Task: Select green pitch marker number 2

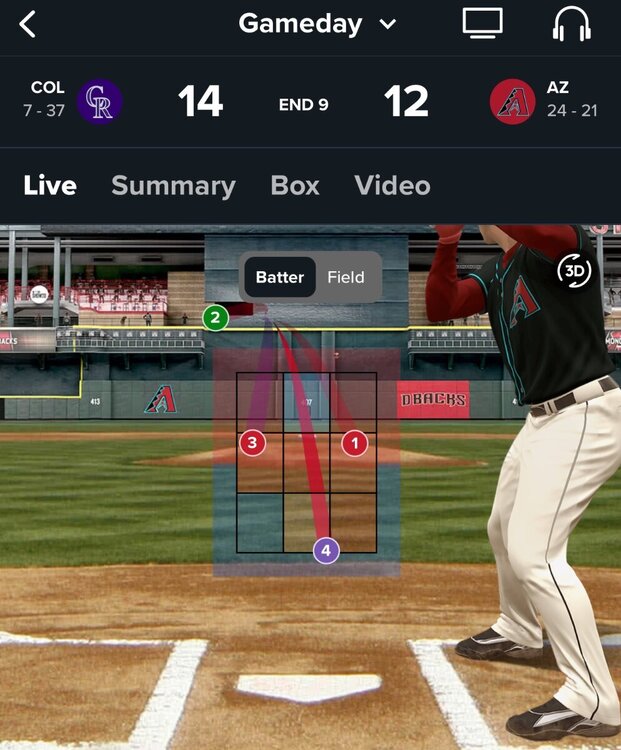Action: [215, 318]
